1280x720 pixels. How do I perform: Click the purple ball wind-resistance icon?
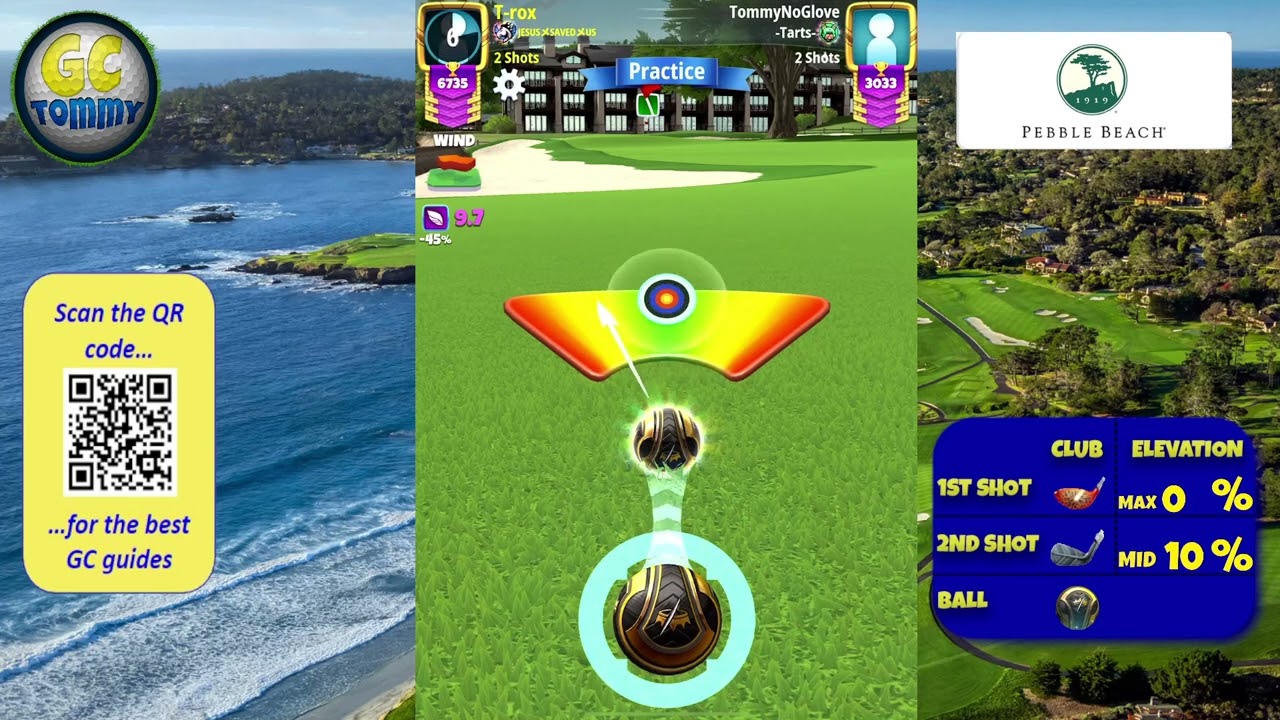point(435,217)
